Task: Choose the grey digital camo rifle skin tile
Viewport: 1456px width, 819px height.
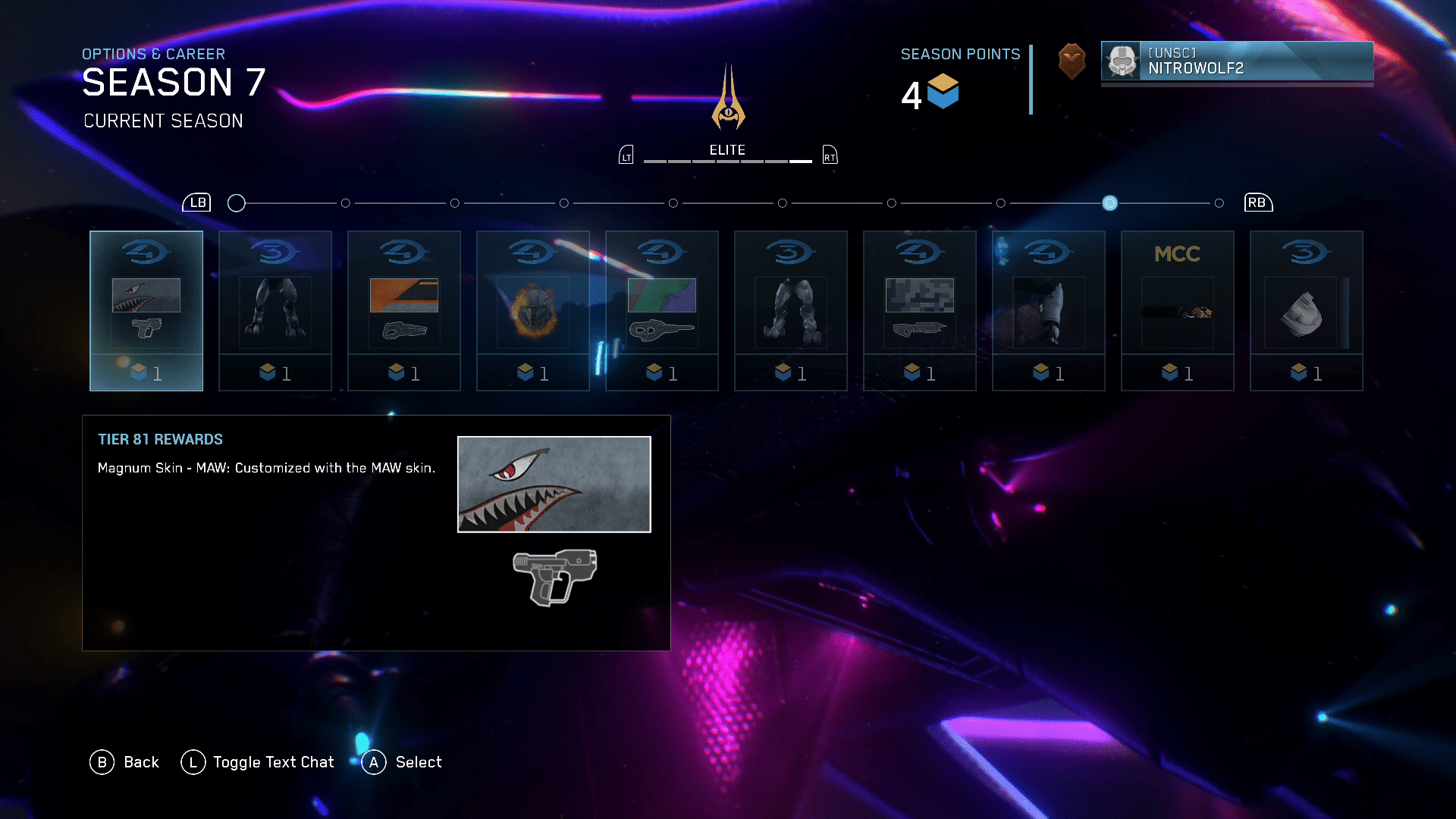Action: click(x=920, y=311)
